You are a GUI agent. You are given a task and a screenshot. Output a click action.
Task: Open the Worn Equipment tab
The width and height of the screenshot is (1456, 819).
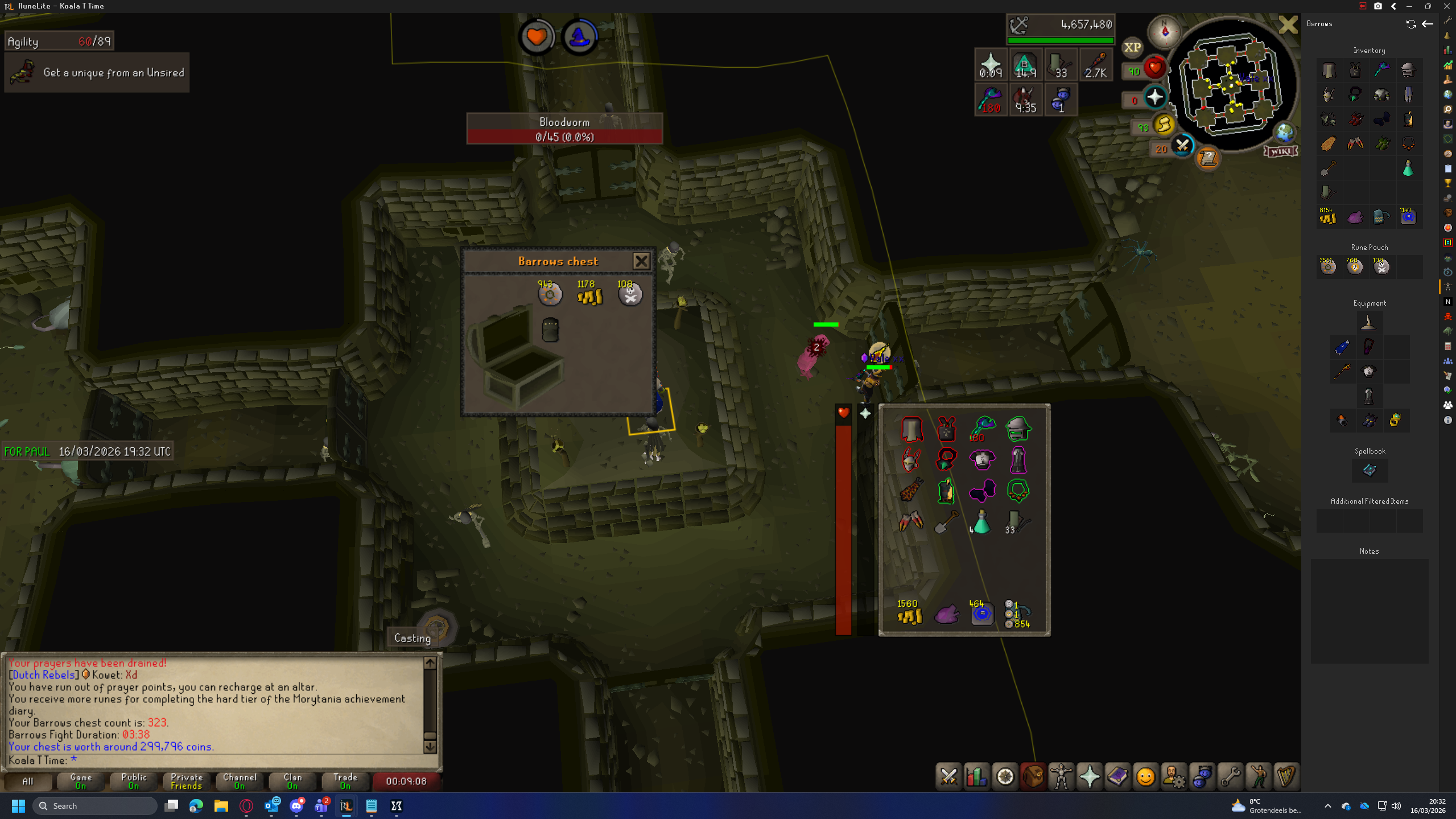[1061, 777]
